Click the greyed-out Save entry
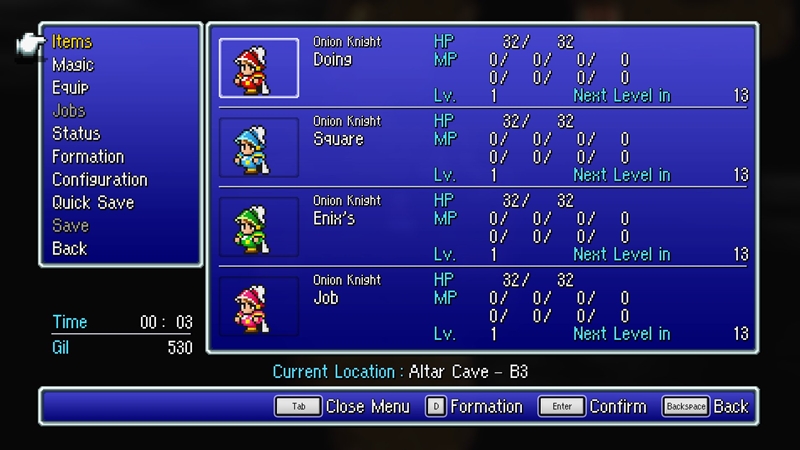This screenshot has height=450, width=800. point(70,226)
